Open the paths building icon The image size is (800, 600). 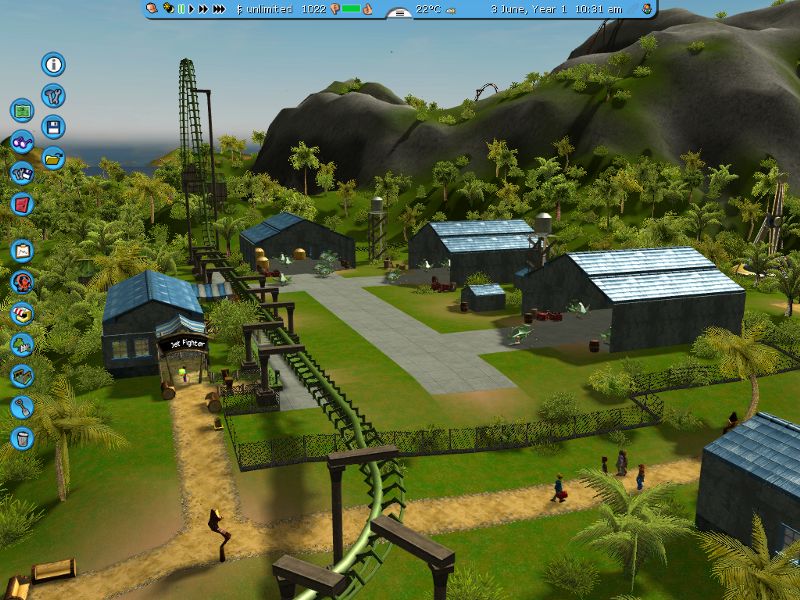pos(22,375)
